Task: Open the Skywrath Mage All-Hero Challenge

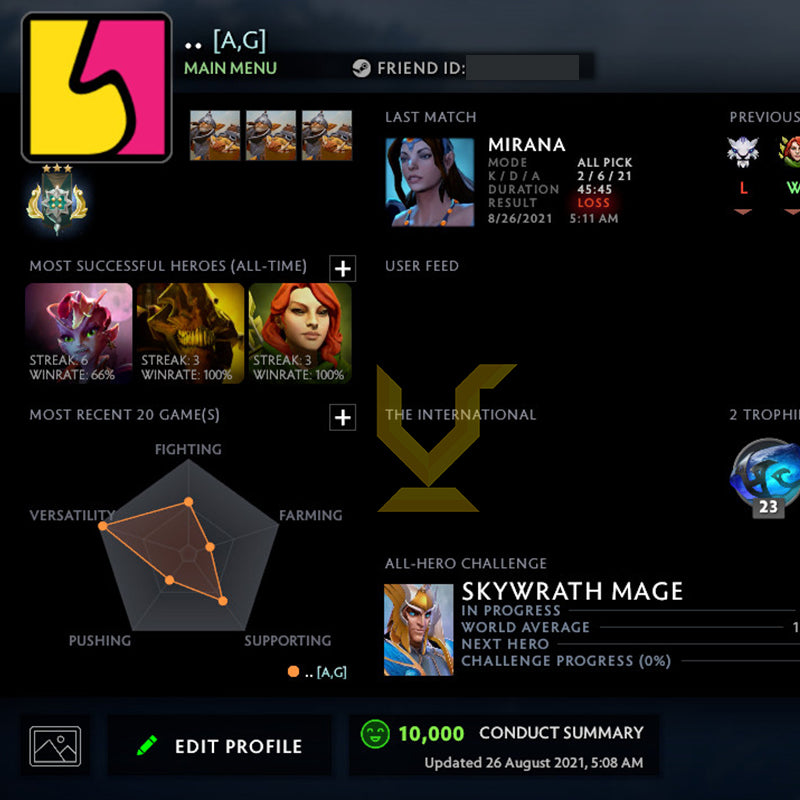Action: click(419, 629)
